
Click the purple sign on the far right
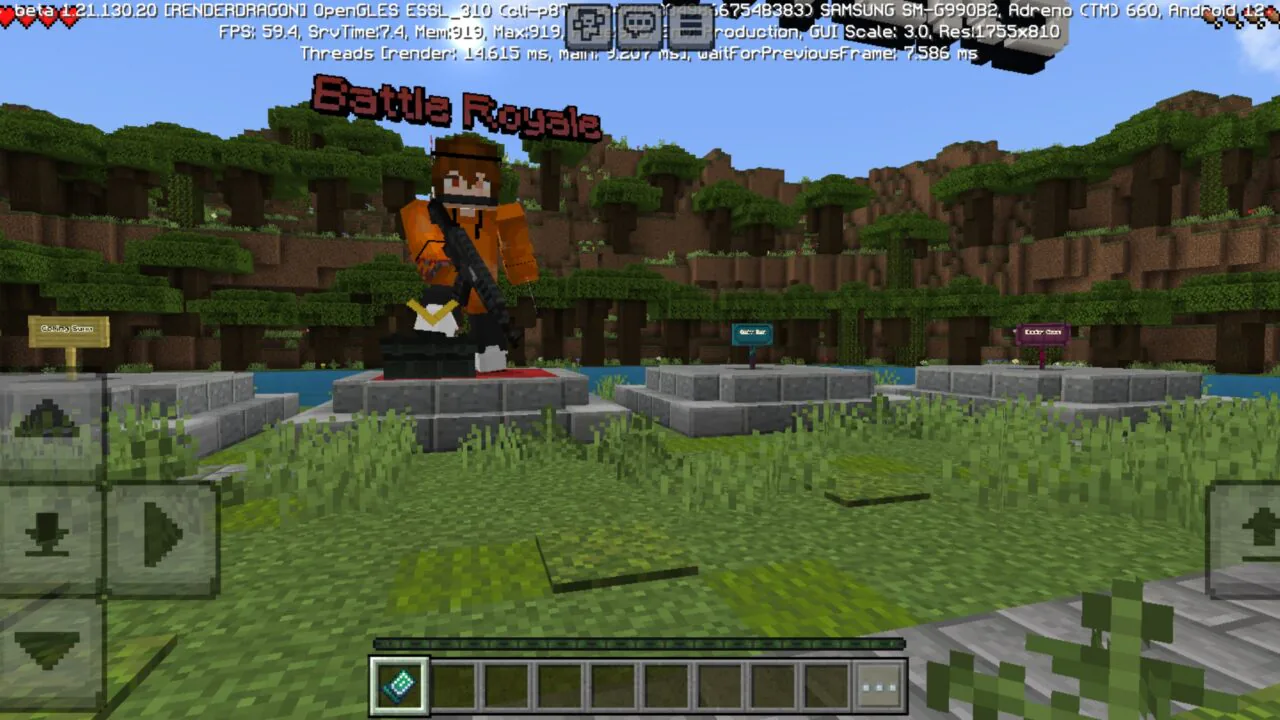(1042, 334)
